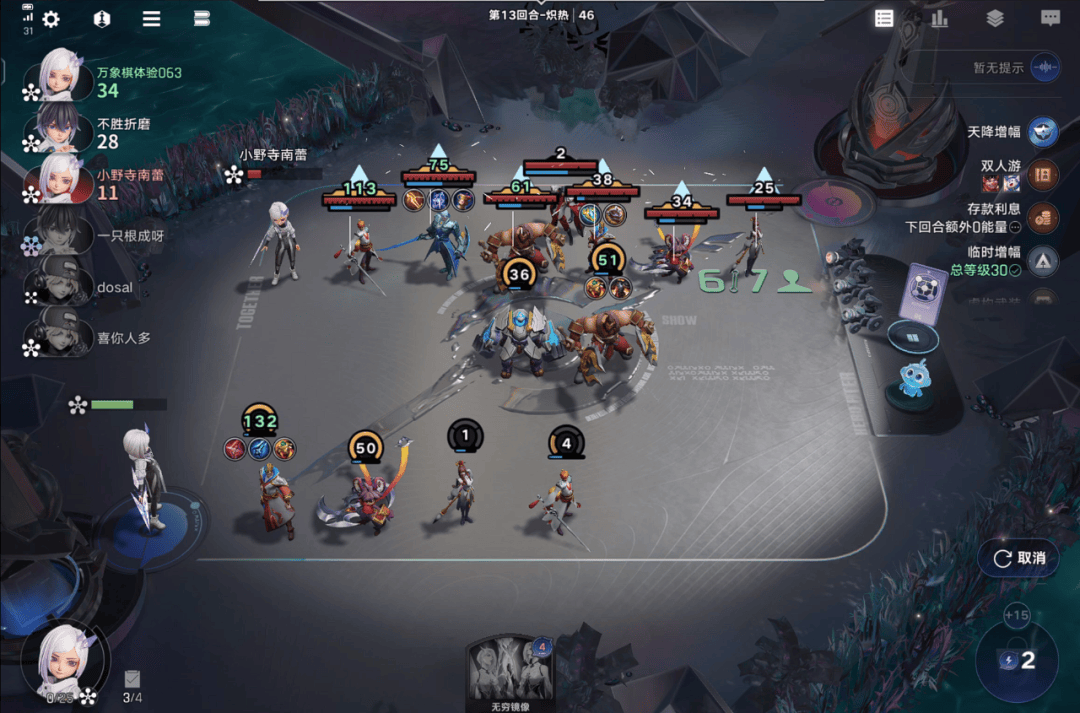1080x713 pixels.
Task: Tap the voice waveform hint button
Action: (1045, 67)
